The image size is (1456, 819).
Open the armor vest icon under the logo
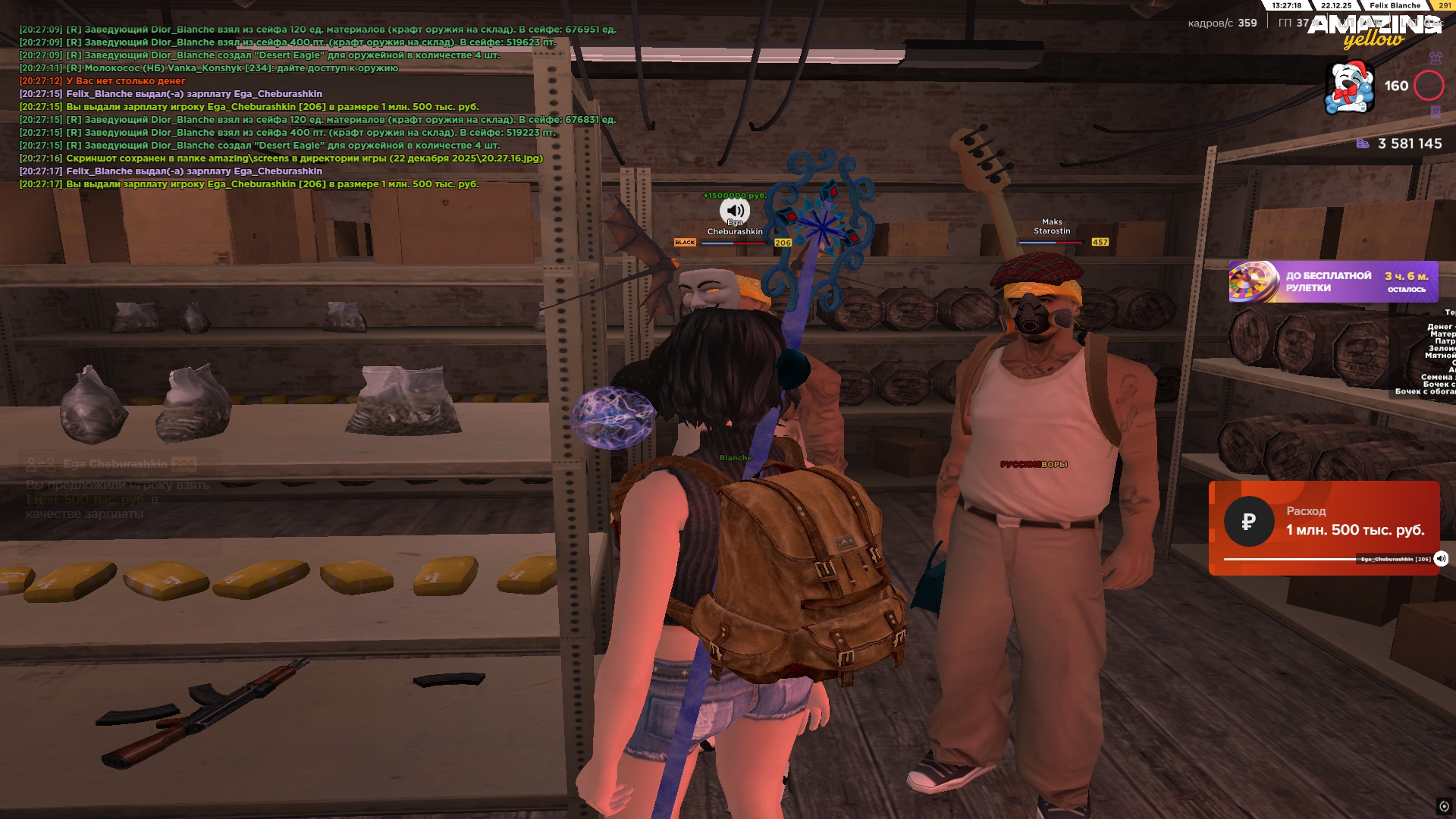(x=1436, y=58)
